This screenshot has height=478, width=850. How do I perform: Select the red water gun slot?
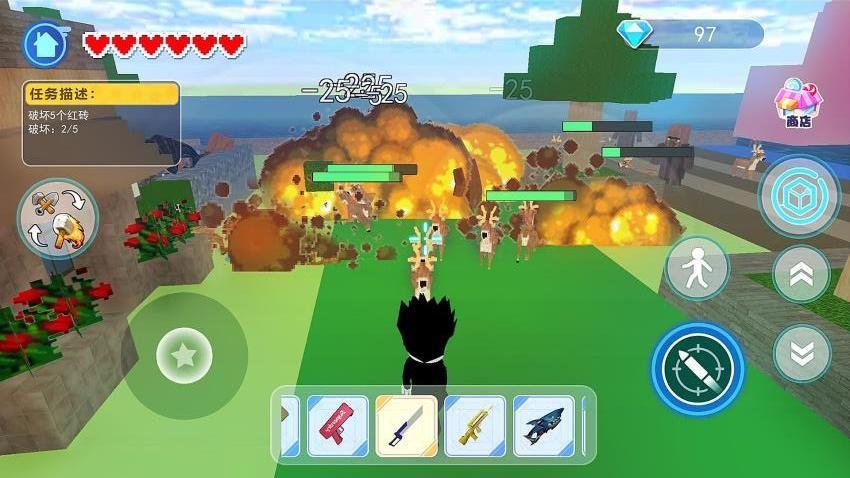point(337,426)
